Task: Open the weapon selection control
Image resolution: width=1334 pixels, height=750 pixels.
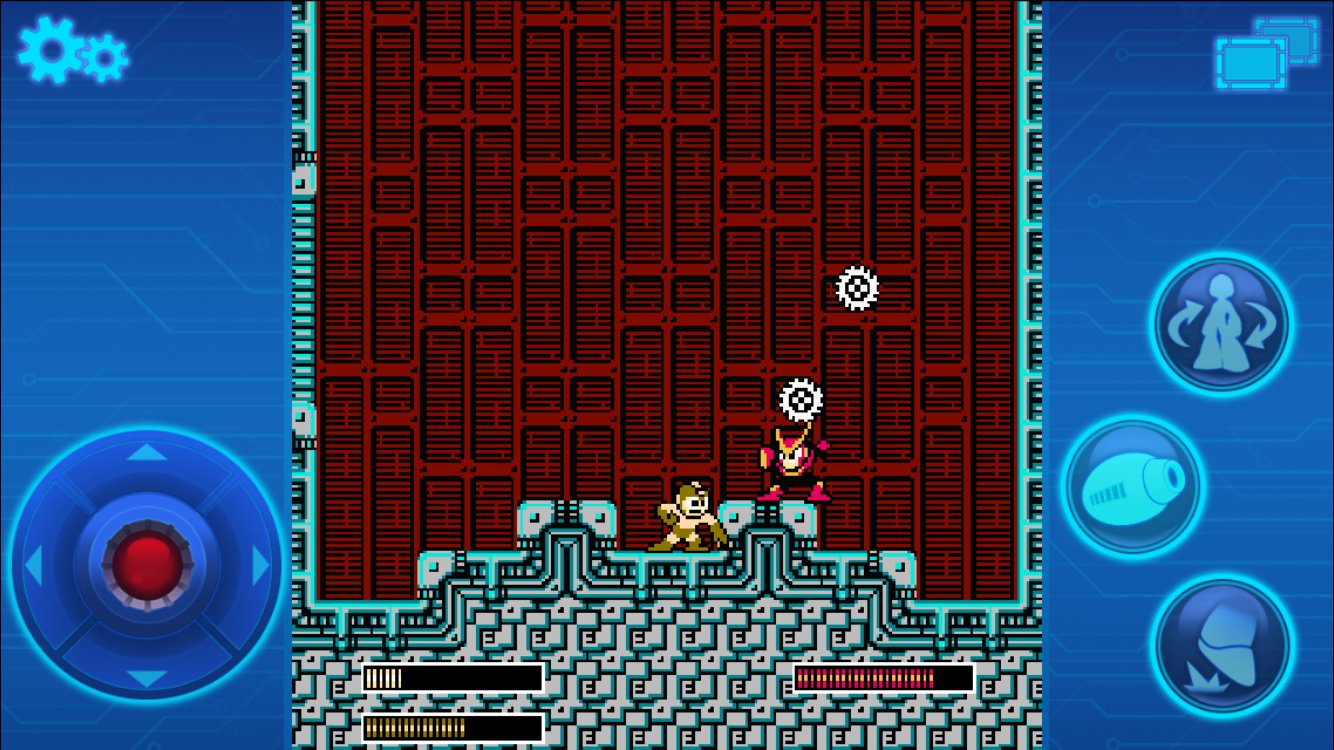Action: coord(1220,325)
